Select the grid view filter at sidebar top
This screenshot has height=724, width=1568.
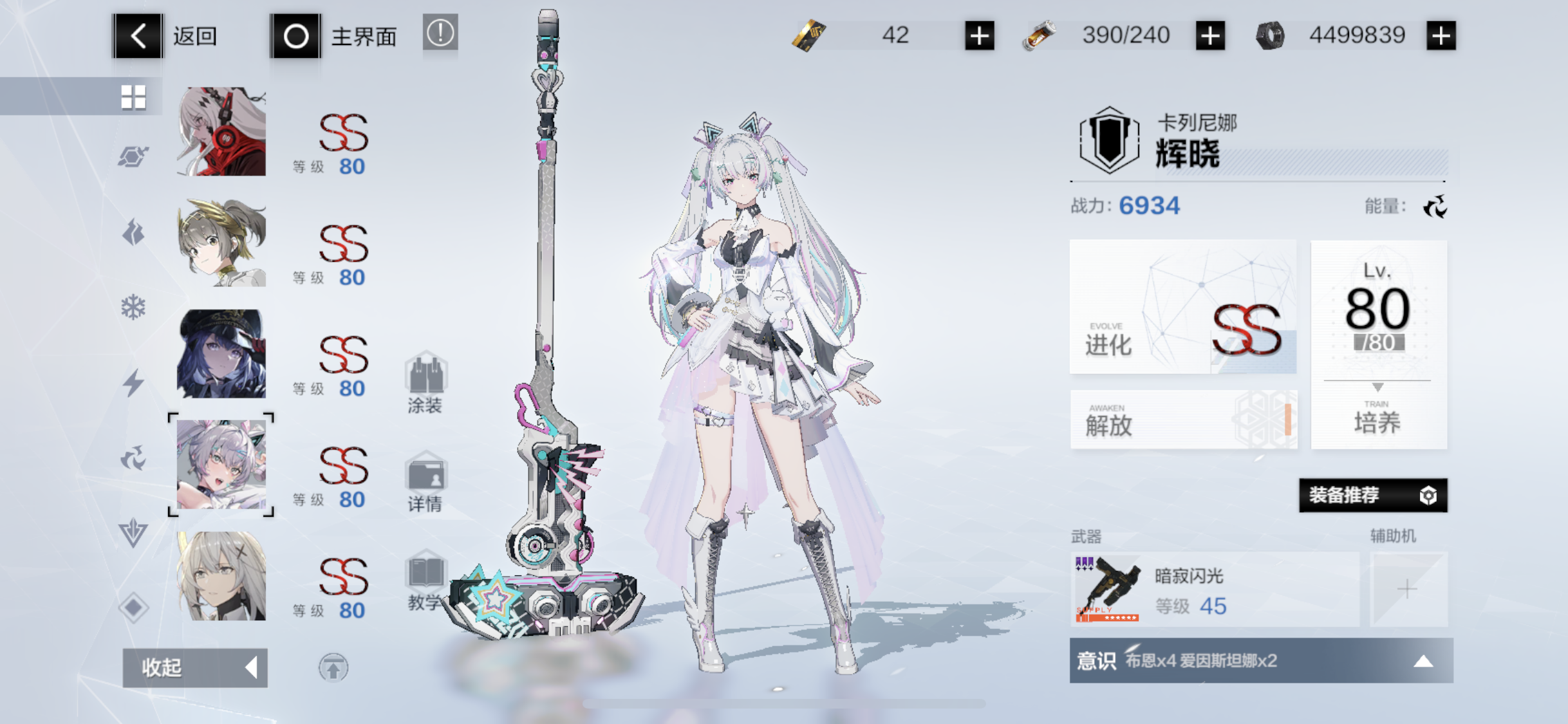(133, 97)
